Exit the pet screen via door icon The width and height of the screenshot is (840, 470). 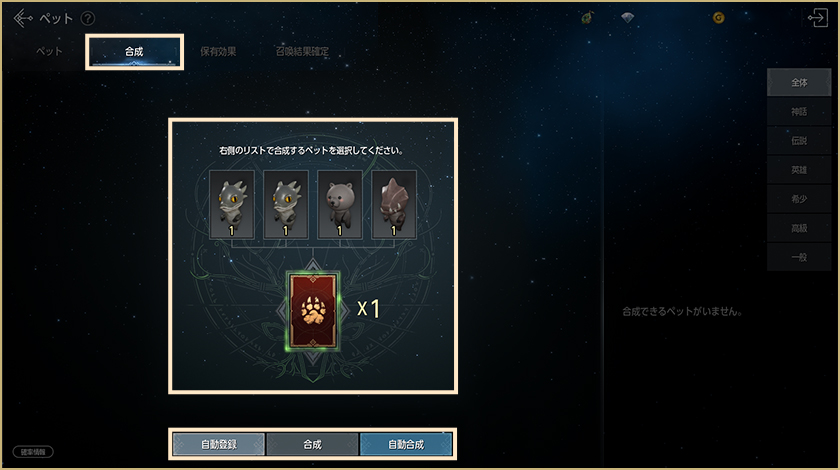tap(817, 18)
